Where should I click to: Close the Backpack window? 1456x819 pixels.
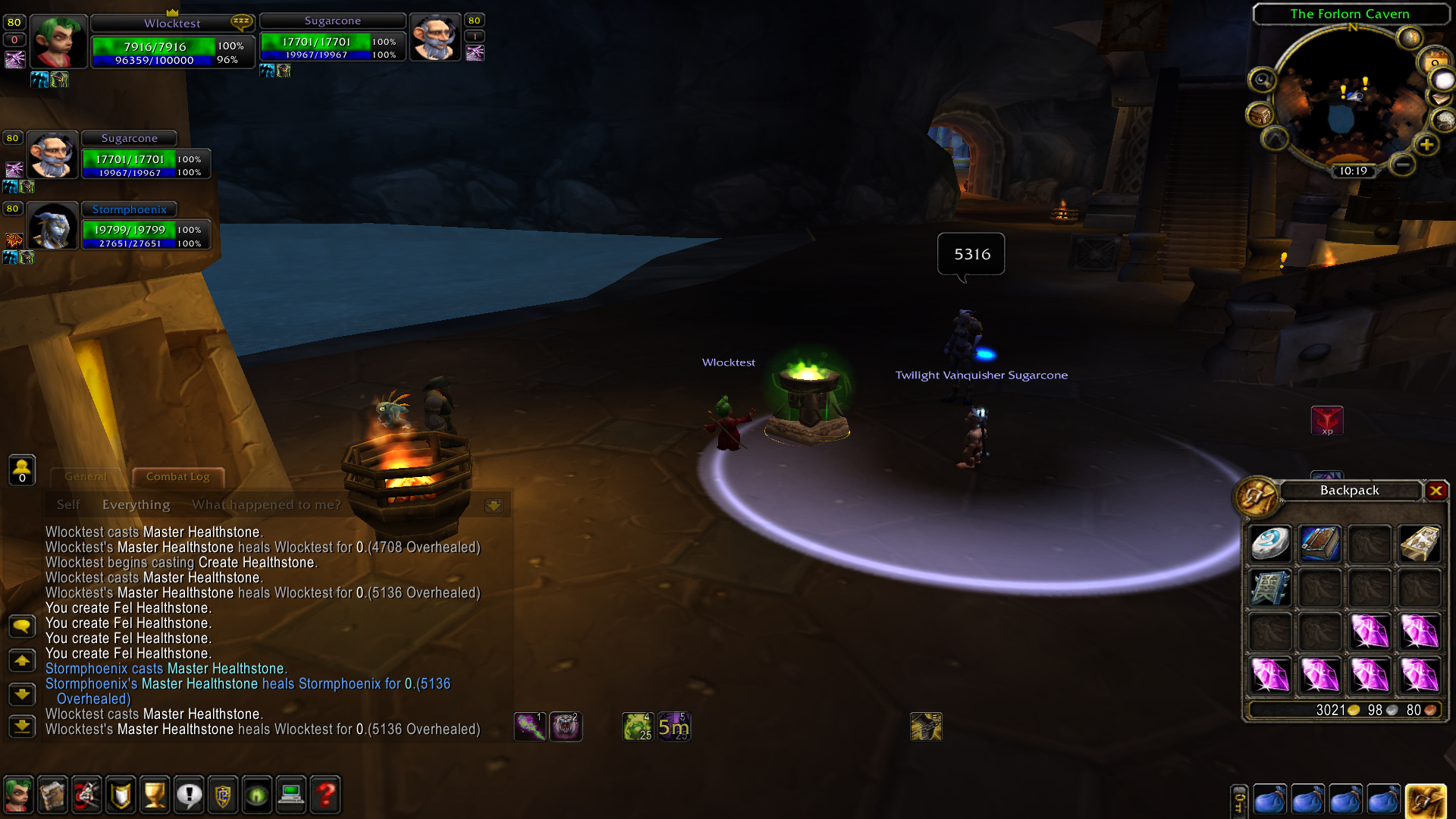pyautogui.click(x=1436, y=491)
